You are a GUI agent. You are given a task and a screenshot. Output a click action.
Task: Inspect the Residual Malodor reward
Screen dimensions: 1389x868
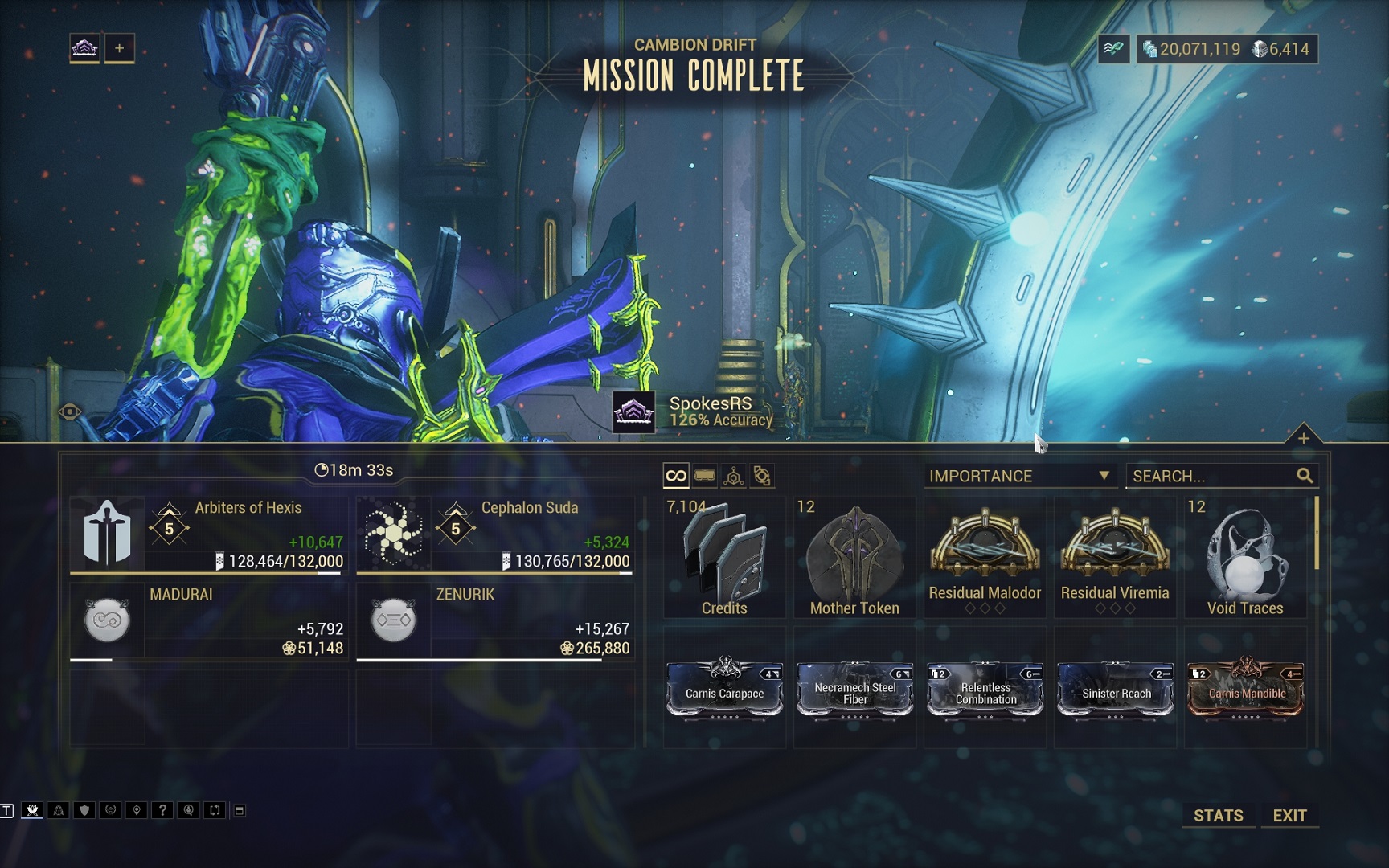[x=985, y=558]
